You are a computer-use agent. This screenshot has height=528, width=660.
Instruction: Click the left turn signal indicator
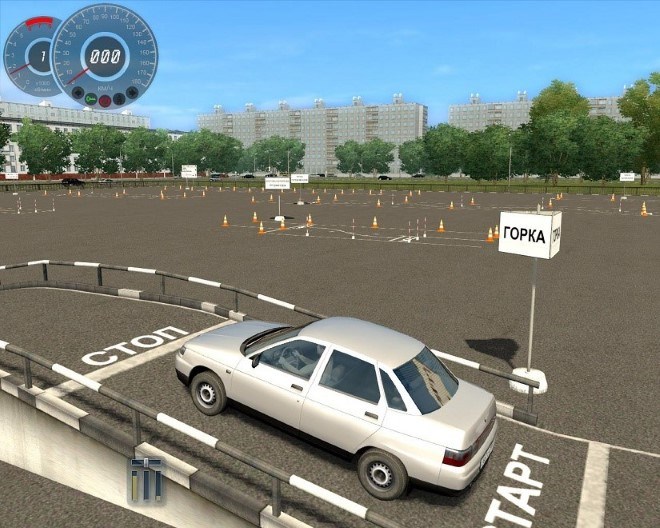click(x=77, y=93)
